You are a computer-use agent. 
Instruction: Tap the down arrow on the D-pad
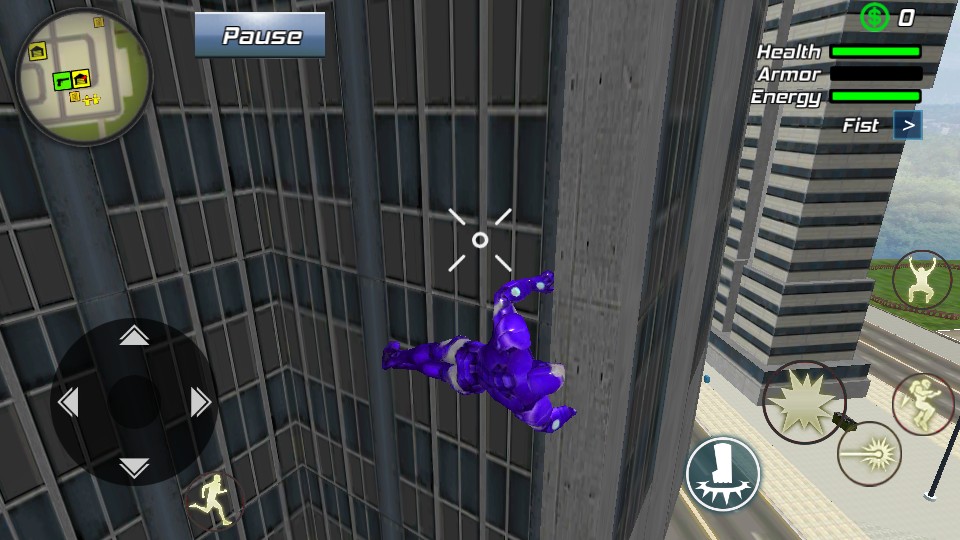[134, 466]
